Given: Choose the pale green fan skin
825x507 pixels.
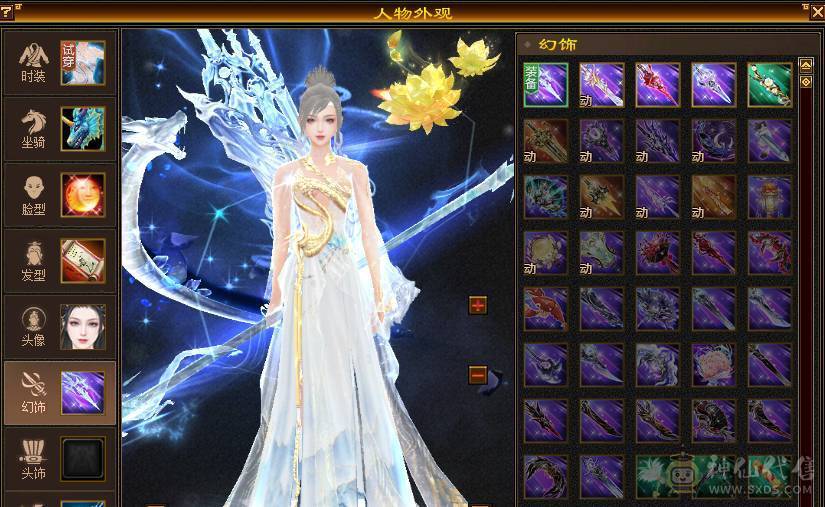Looking at the screenshot, I should coord(602,253).
